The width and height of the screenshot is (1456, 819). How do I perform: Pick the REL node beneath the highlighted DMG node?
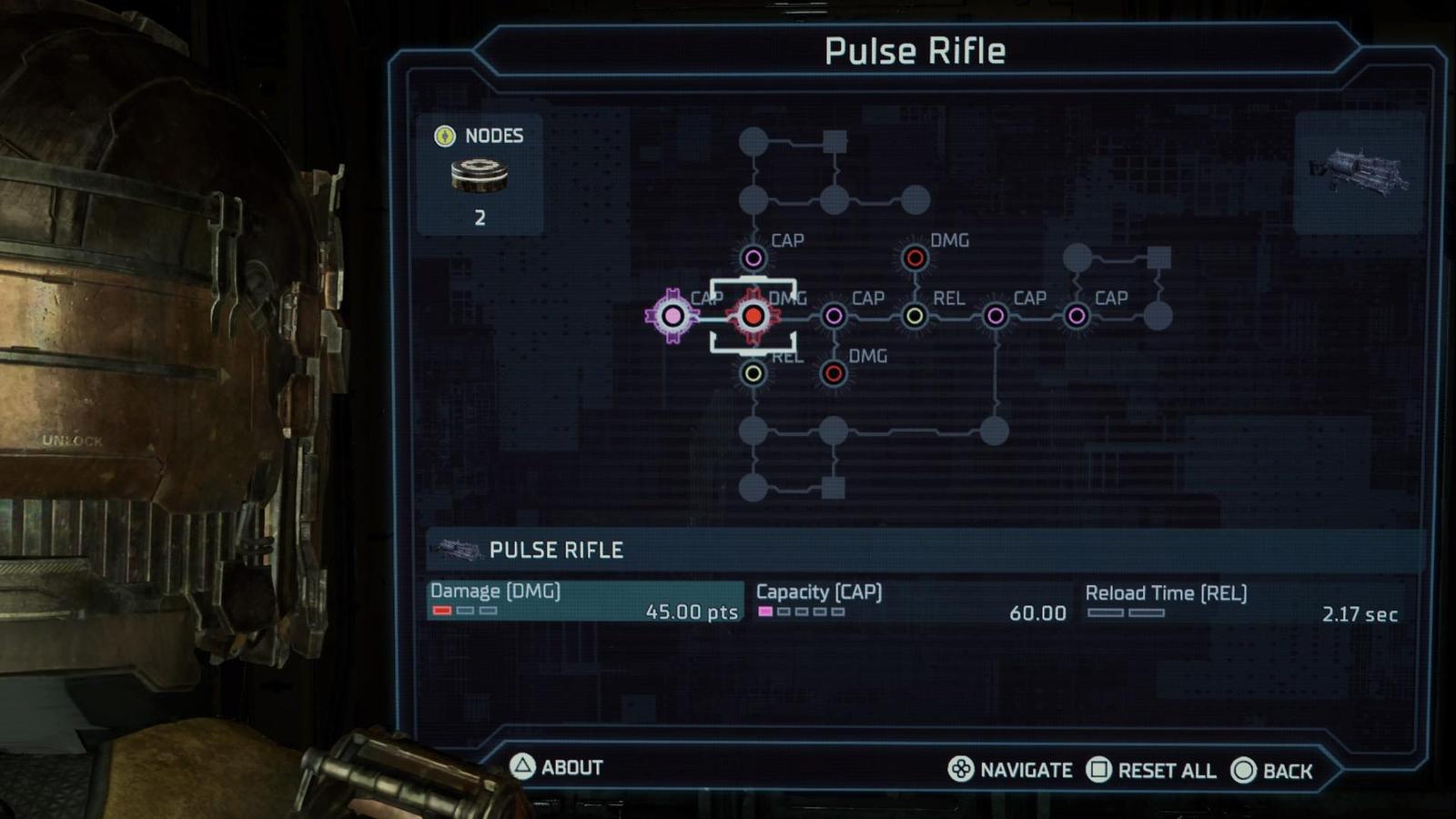753,373
